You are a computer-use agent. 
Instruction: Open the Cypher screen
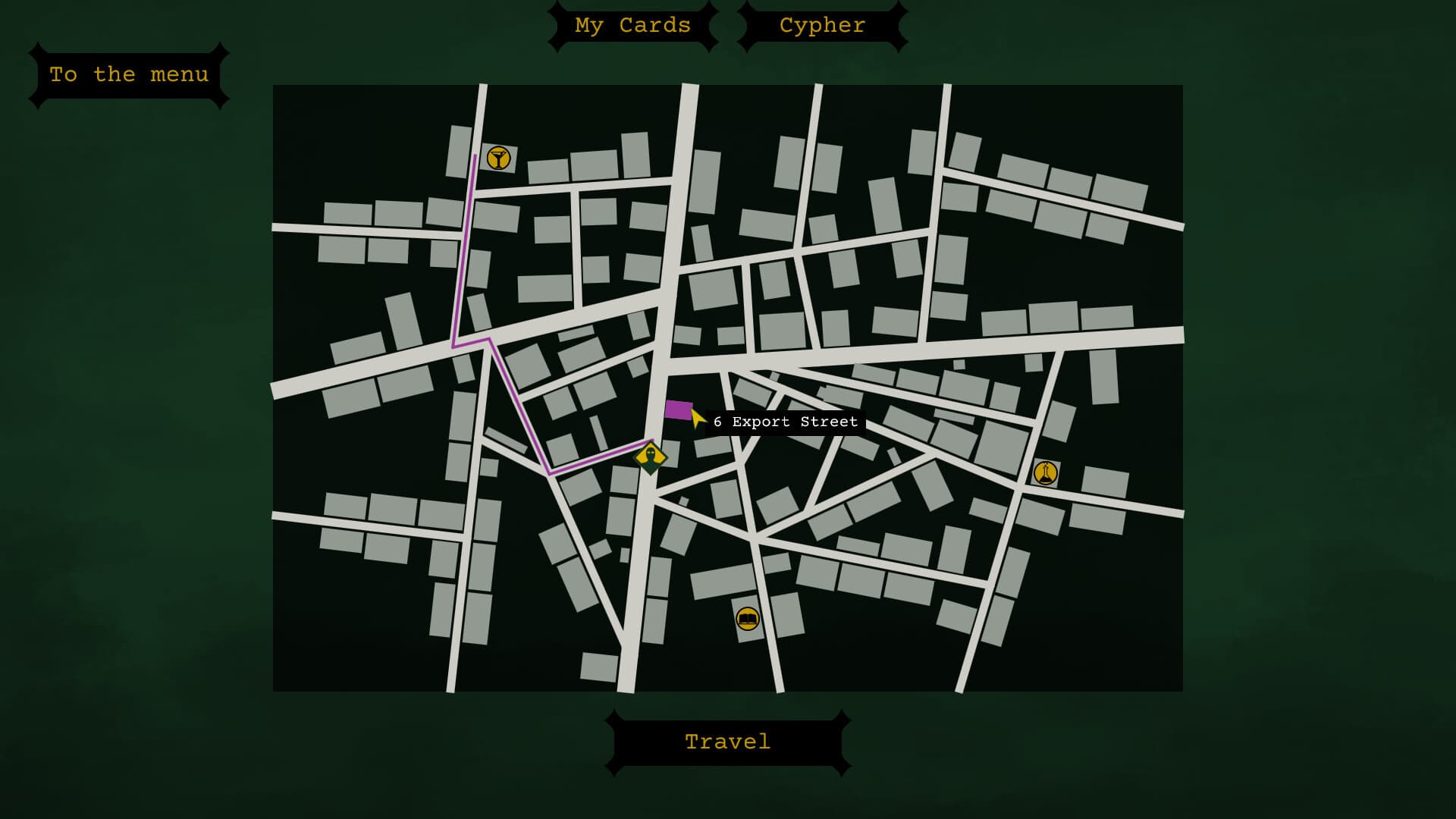pyautogui.click(x=821, y=25)
